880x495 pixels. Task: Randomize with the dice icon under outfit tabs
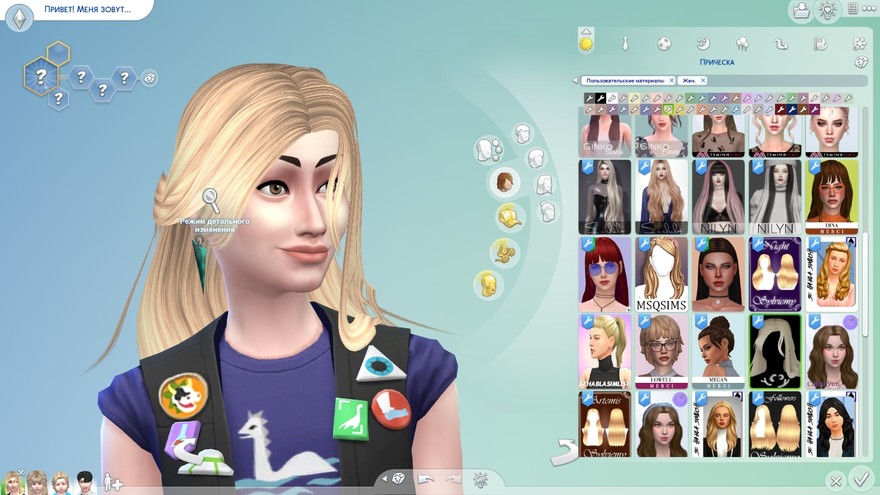pos(860,63)
